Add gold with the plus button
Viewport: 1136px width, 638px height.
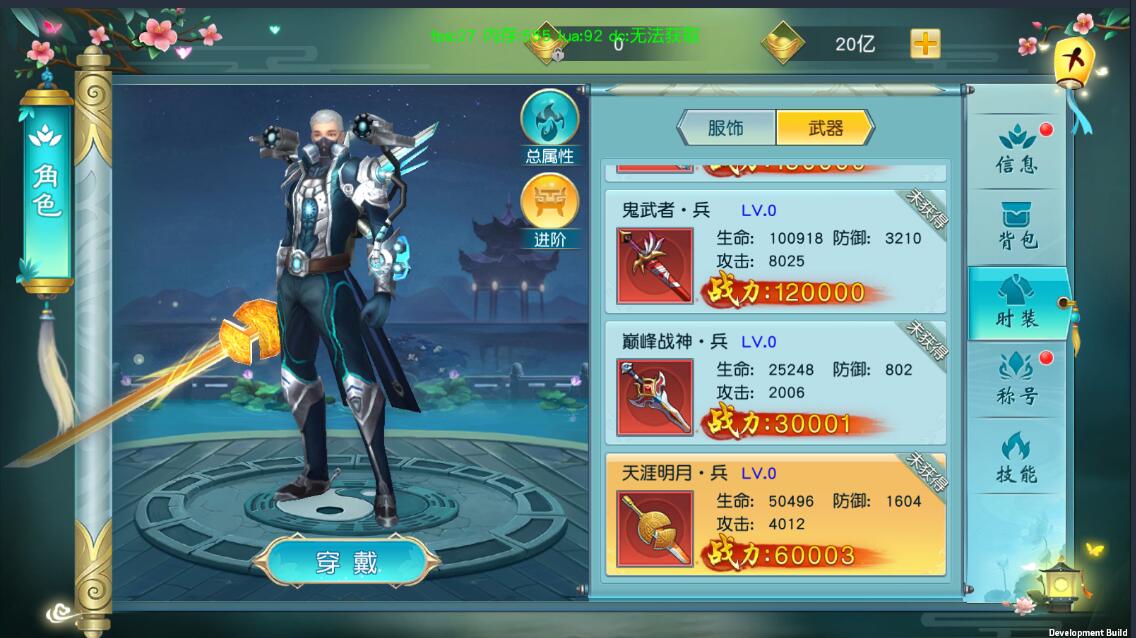pyautogui.click(x=925, y=44)
